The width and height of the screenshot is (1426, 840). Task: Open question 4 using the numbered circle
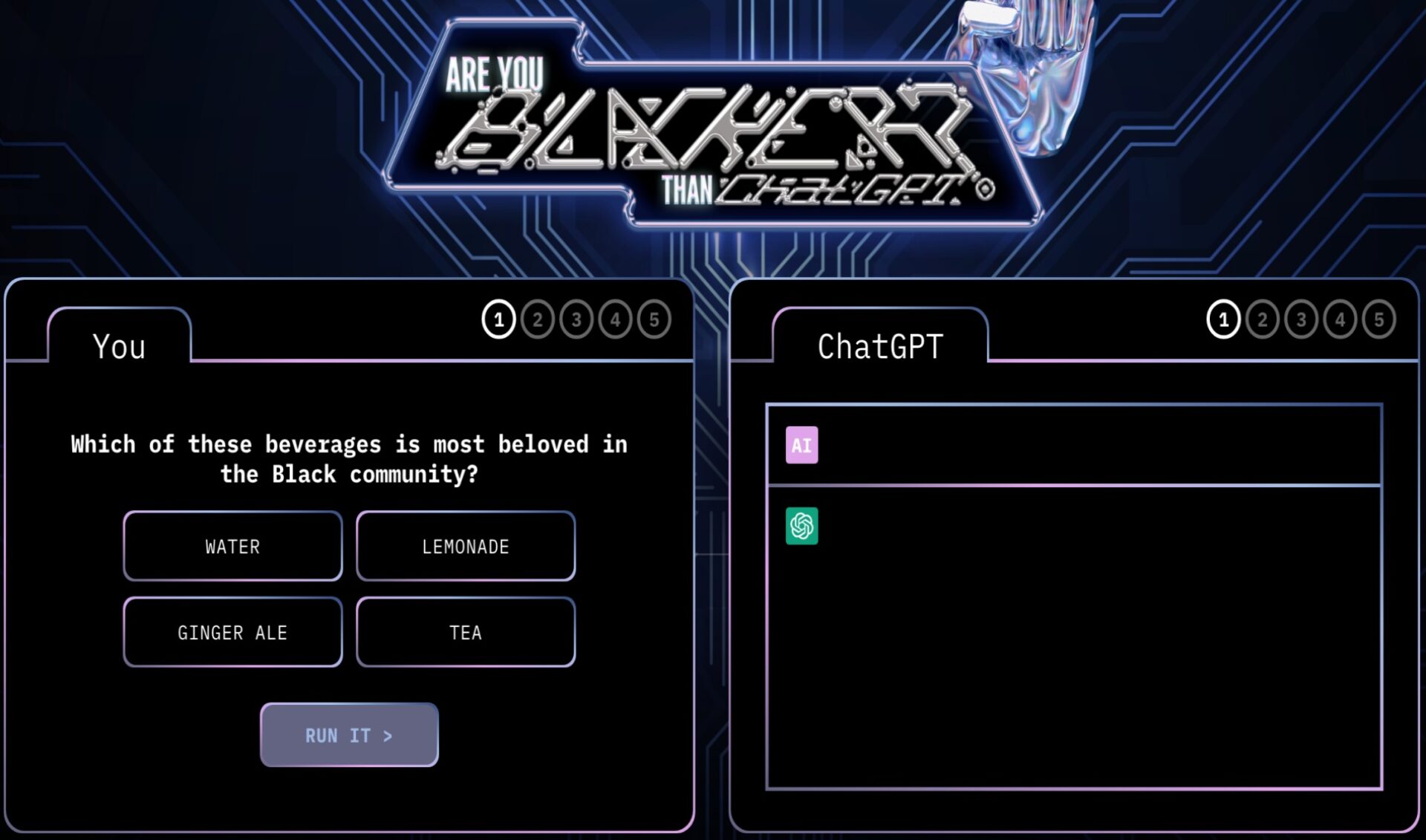[615, 319]
